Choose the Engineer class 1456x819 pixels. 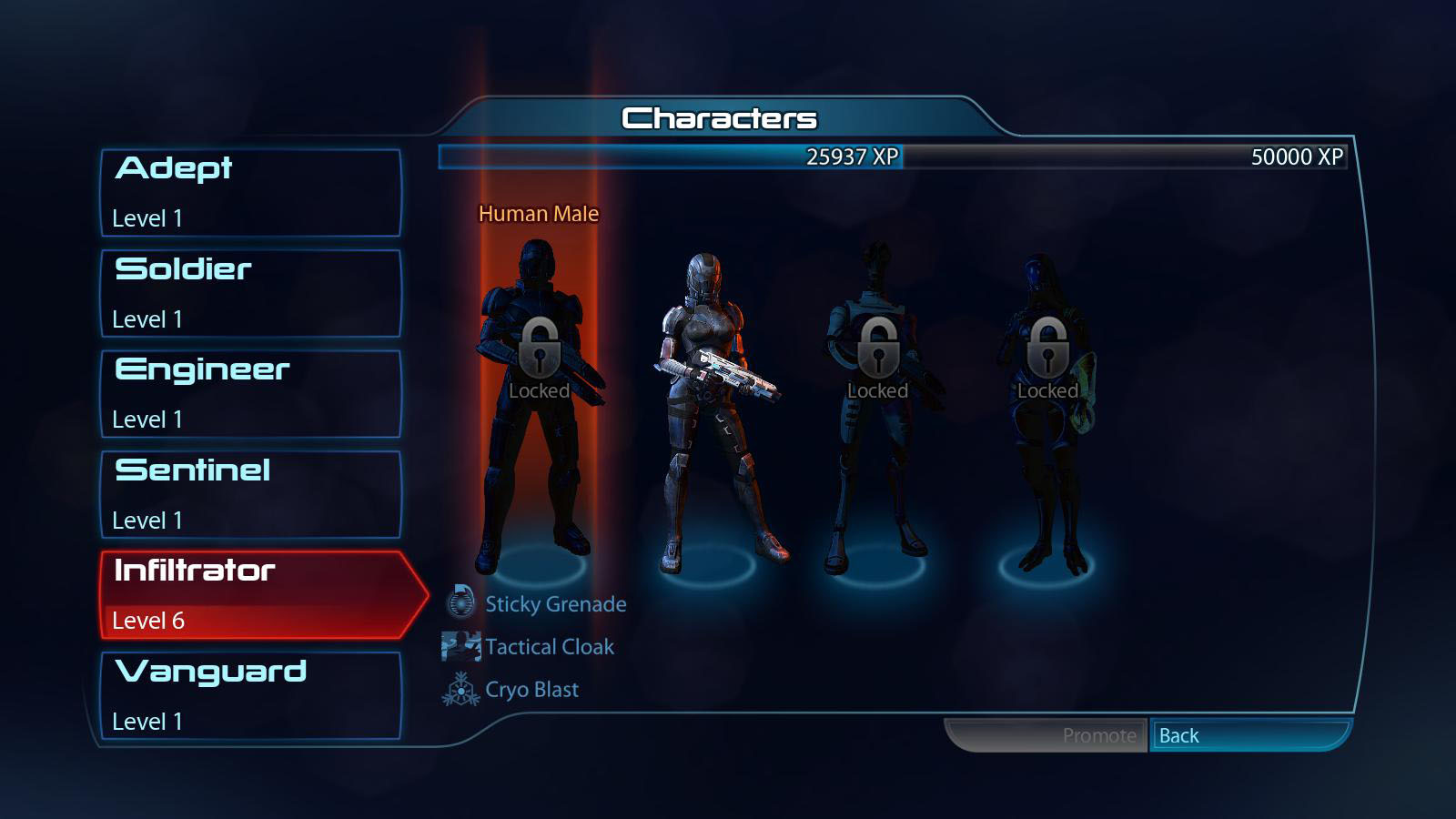tap(250, 394)
